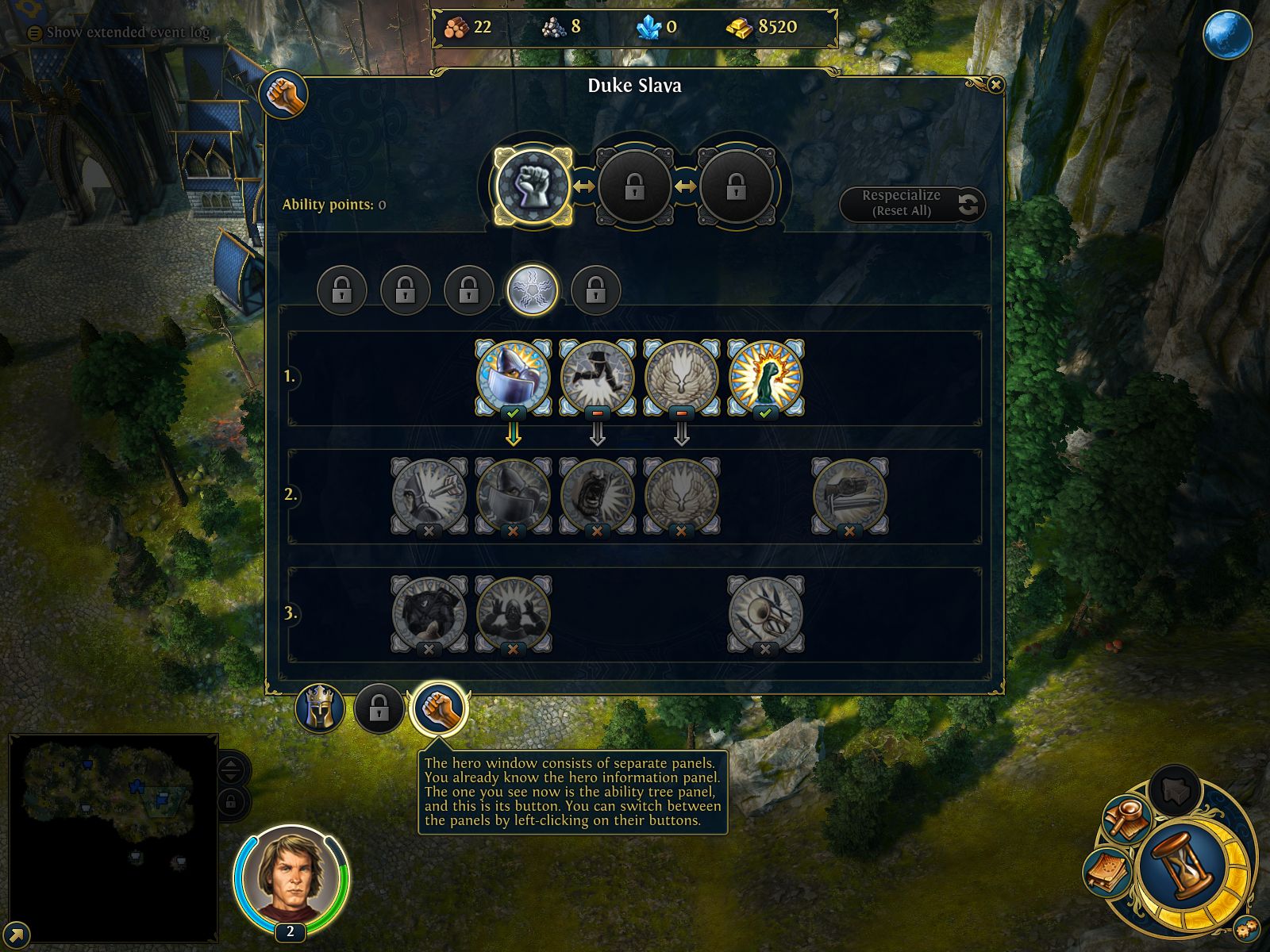1270x952 pixels.
Task: Select the helmet shield tier 1 ability
Action: [x=513, y=377]
